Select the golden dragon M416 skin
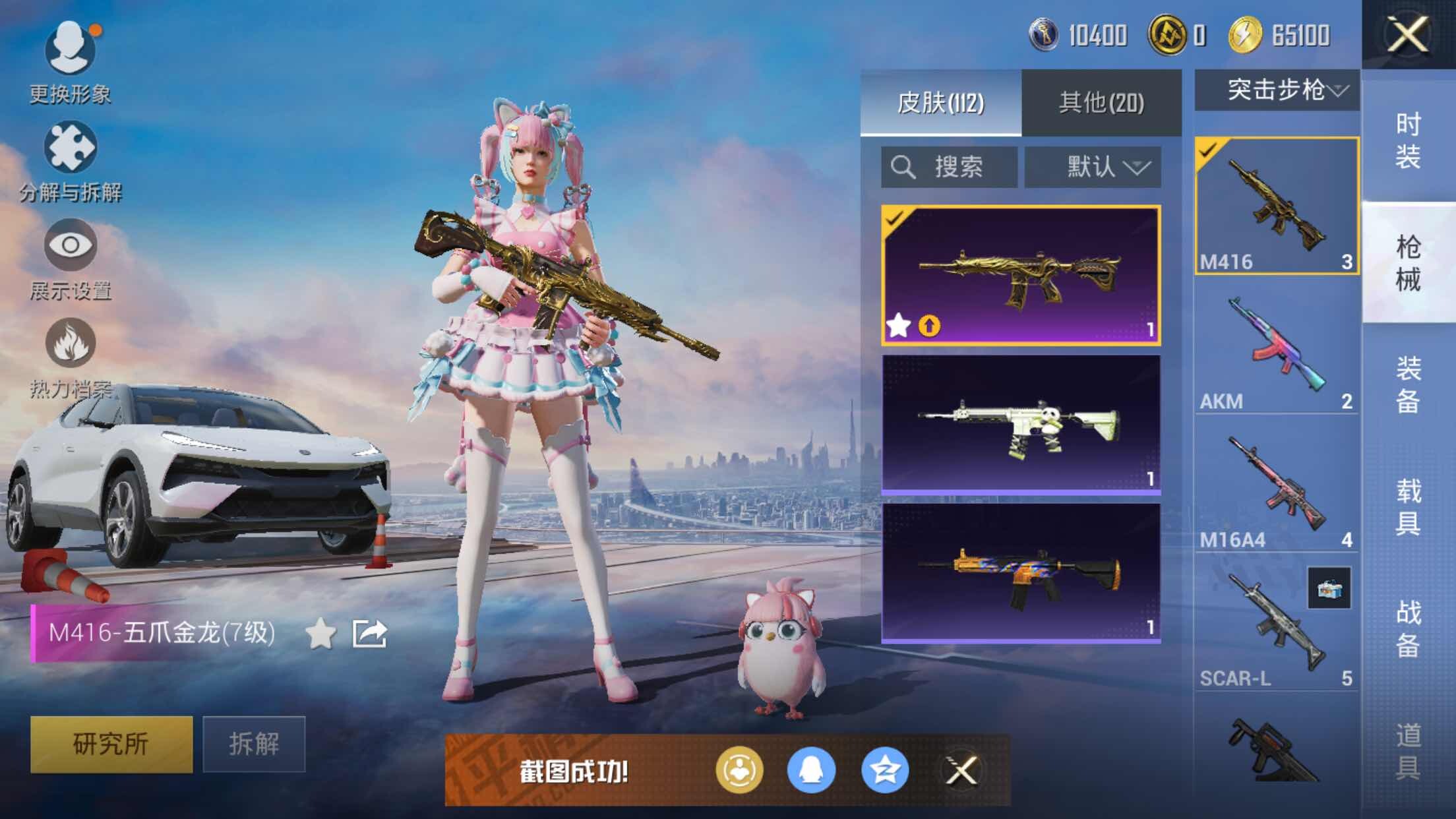This screenshot has width=1456, height=819. pos(1021,275)
